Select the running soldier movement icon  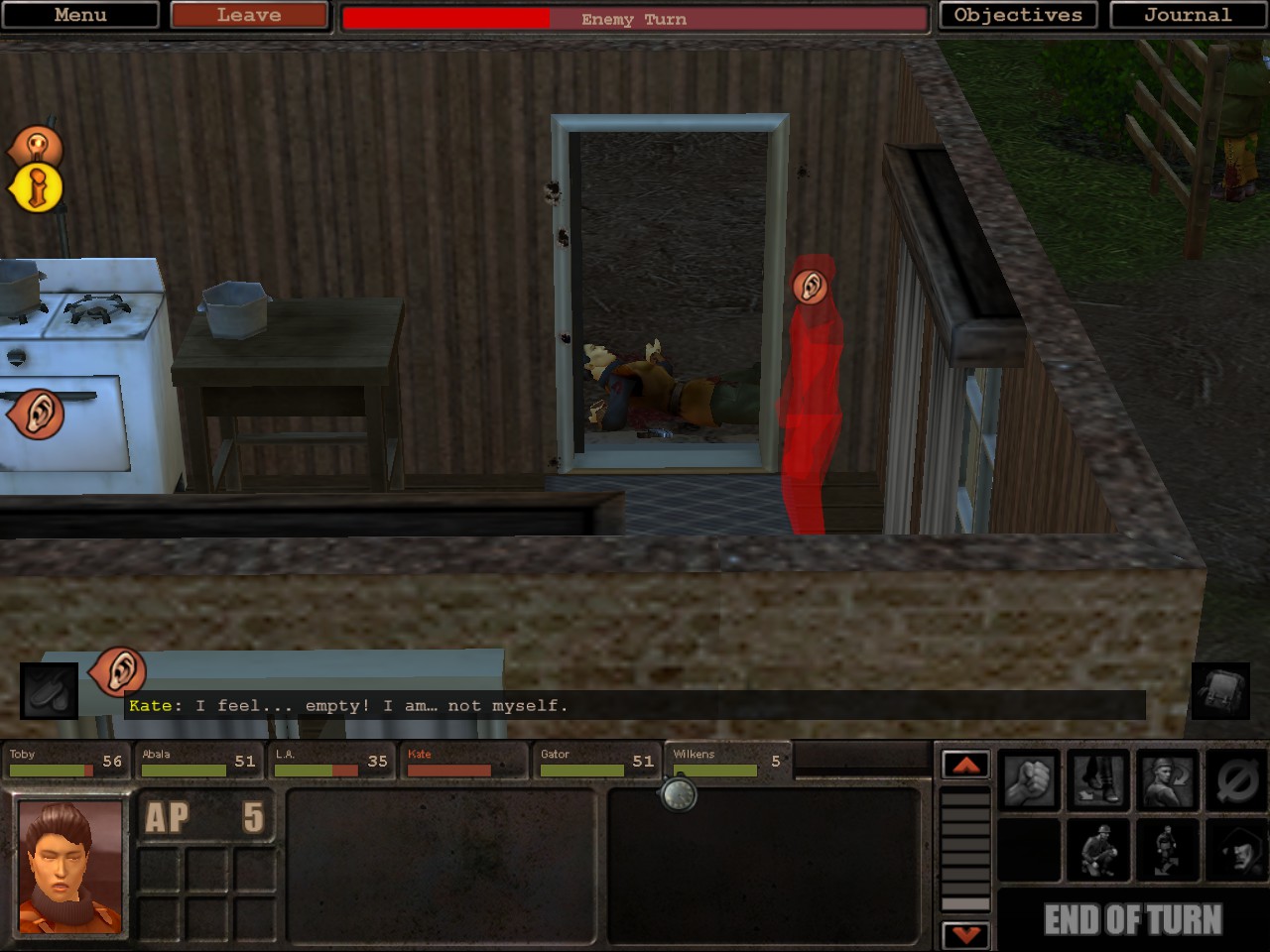pyautogui.click(x=1166, y=850)
